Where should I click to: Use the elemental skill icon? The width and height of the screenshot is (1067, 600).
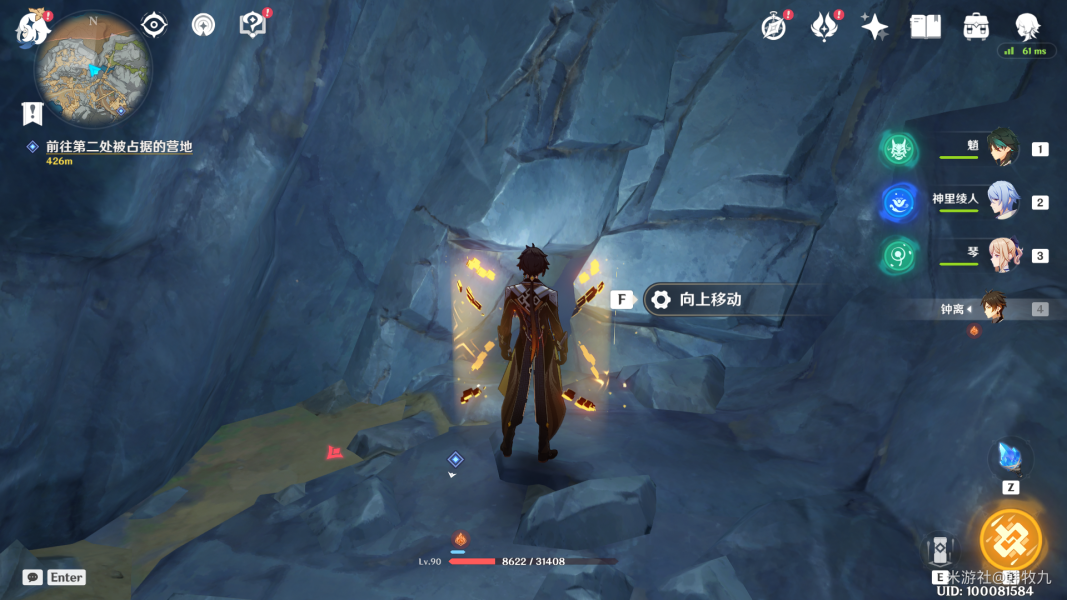click(940, 552)
